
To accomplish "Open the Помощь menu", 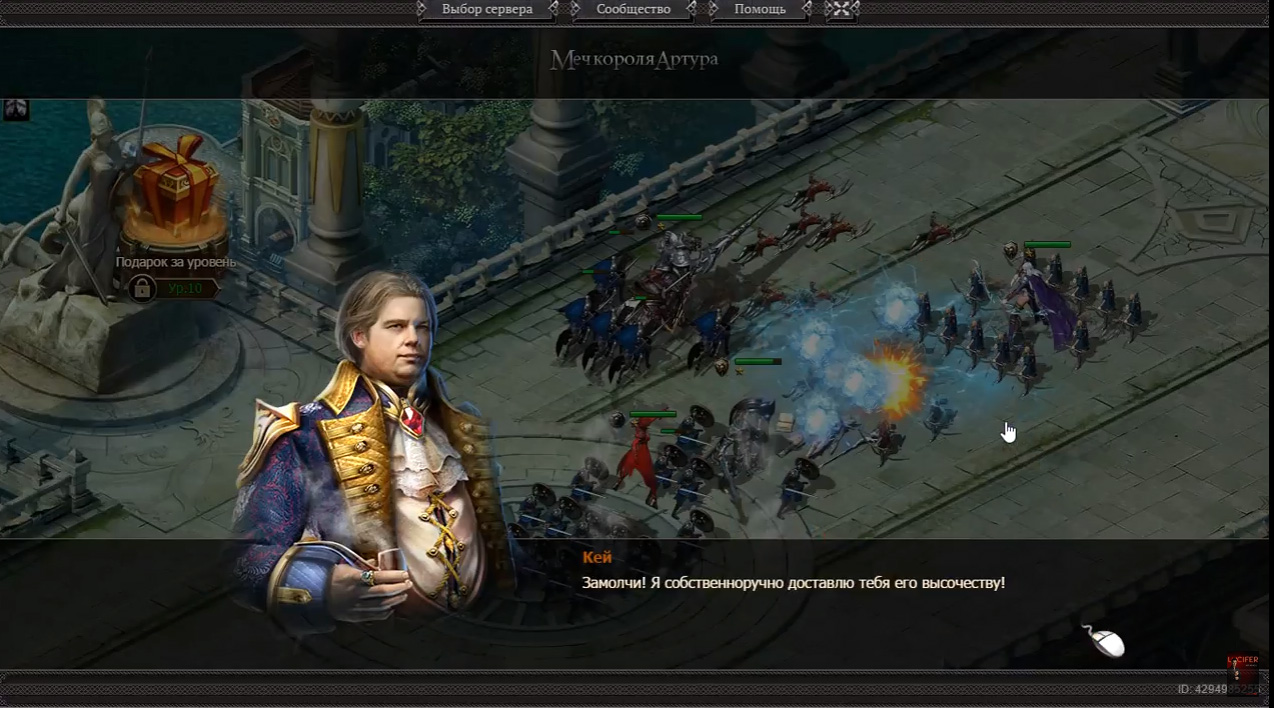I will click(x=760, y=10).
